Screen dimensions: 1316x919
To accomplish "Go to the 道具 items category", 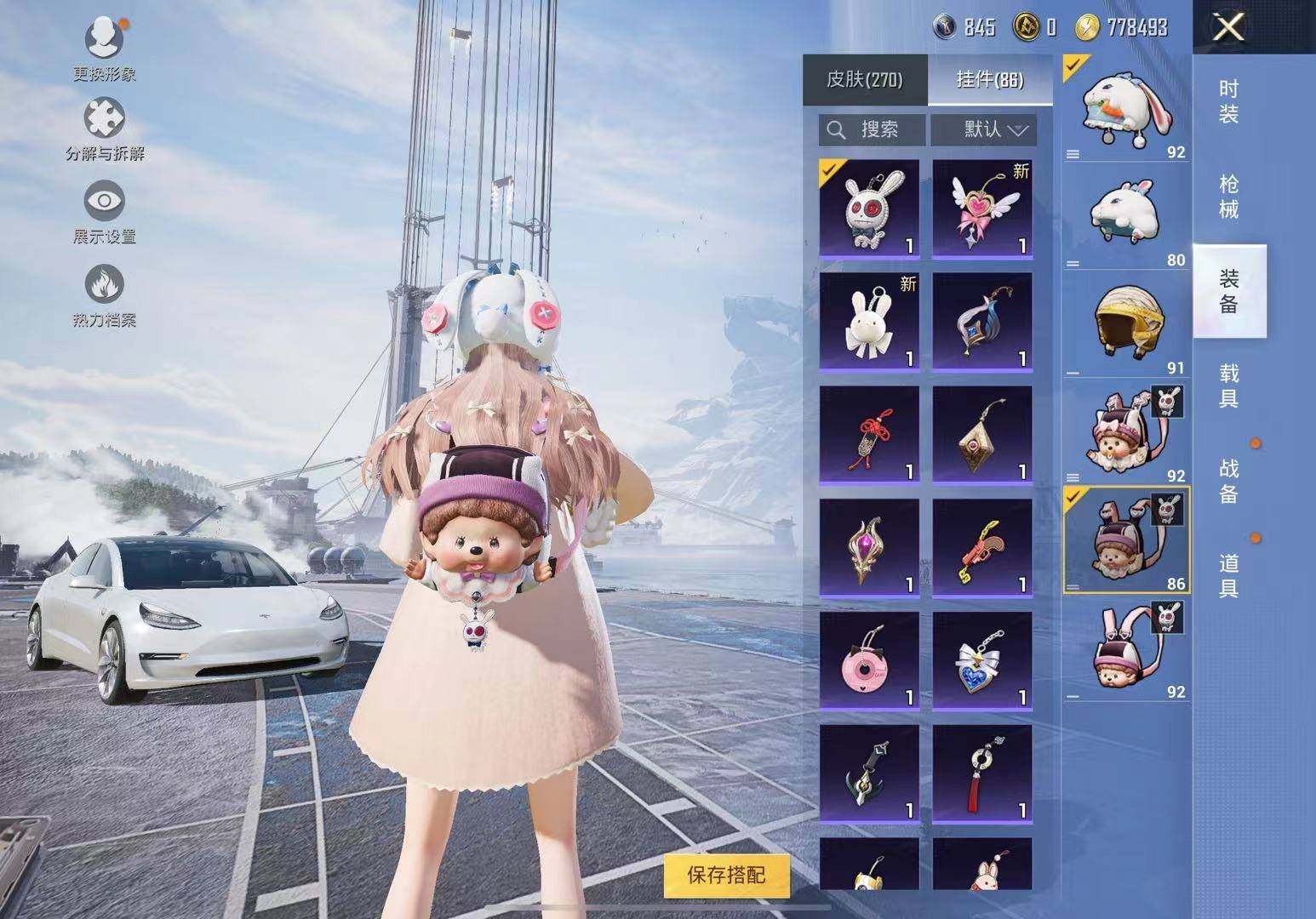I will point(1228,575).
